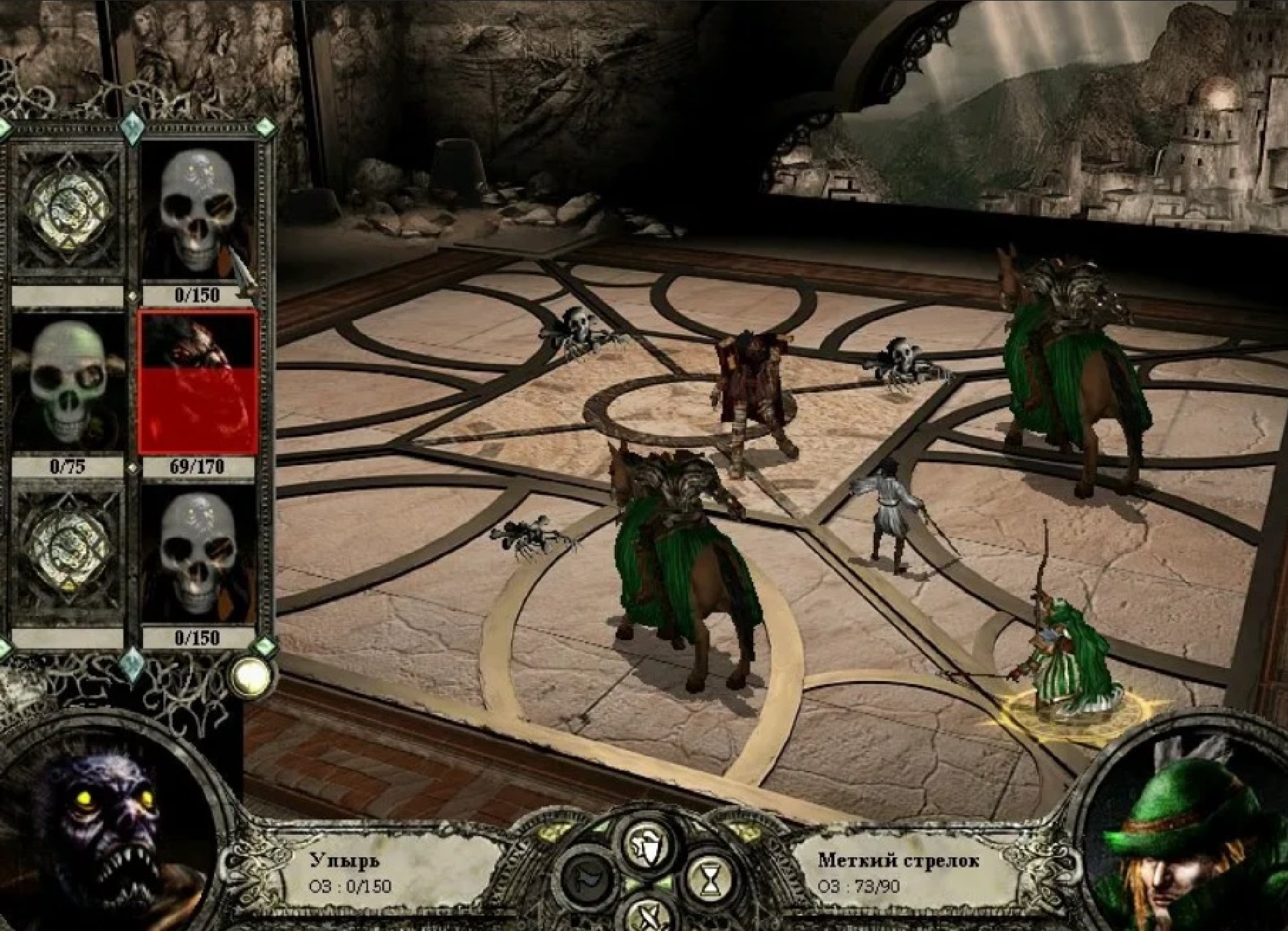1288x931 pixels.
Task: Pick the dead unit card showing 0/75
Action: (x=67, y=384)
